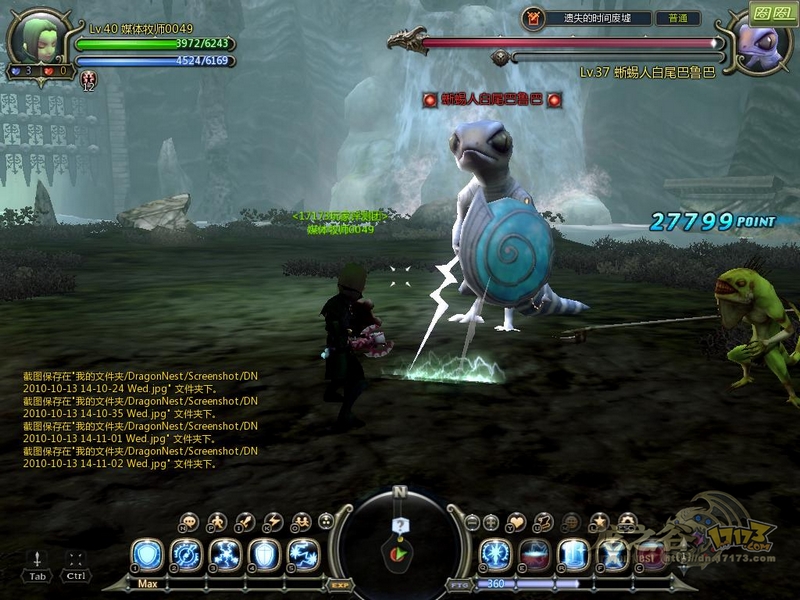Cast the blue light pillar skill on R
Image resolution: width=800 pixels, height=600 pixels.
(x=574, y=554)
